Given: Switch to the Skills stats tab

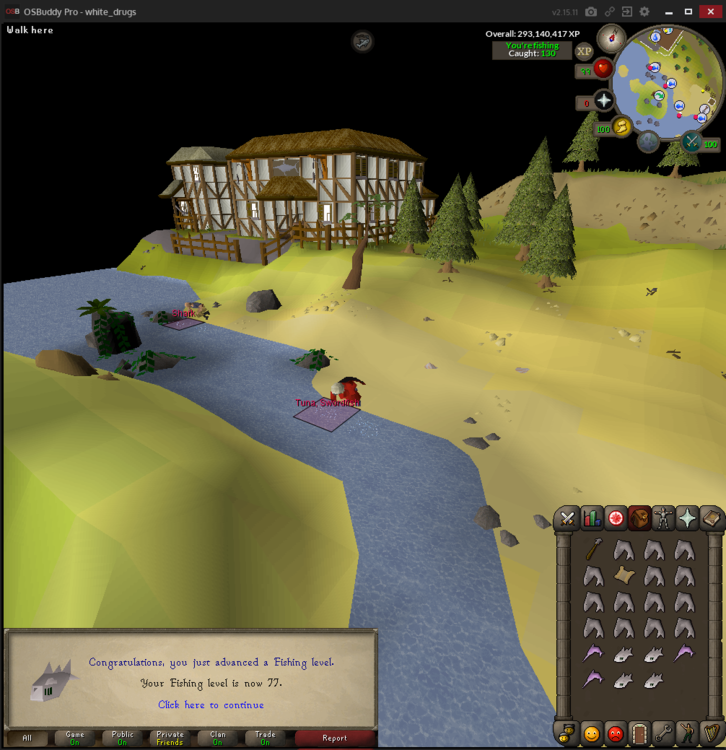Looking at the screenshot, I should click(592, 518).
